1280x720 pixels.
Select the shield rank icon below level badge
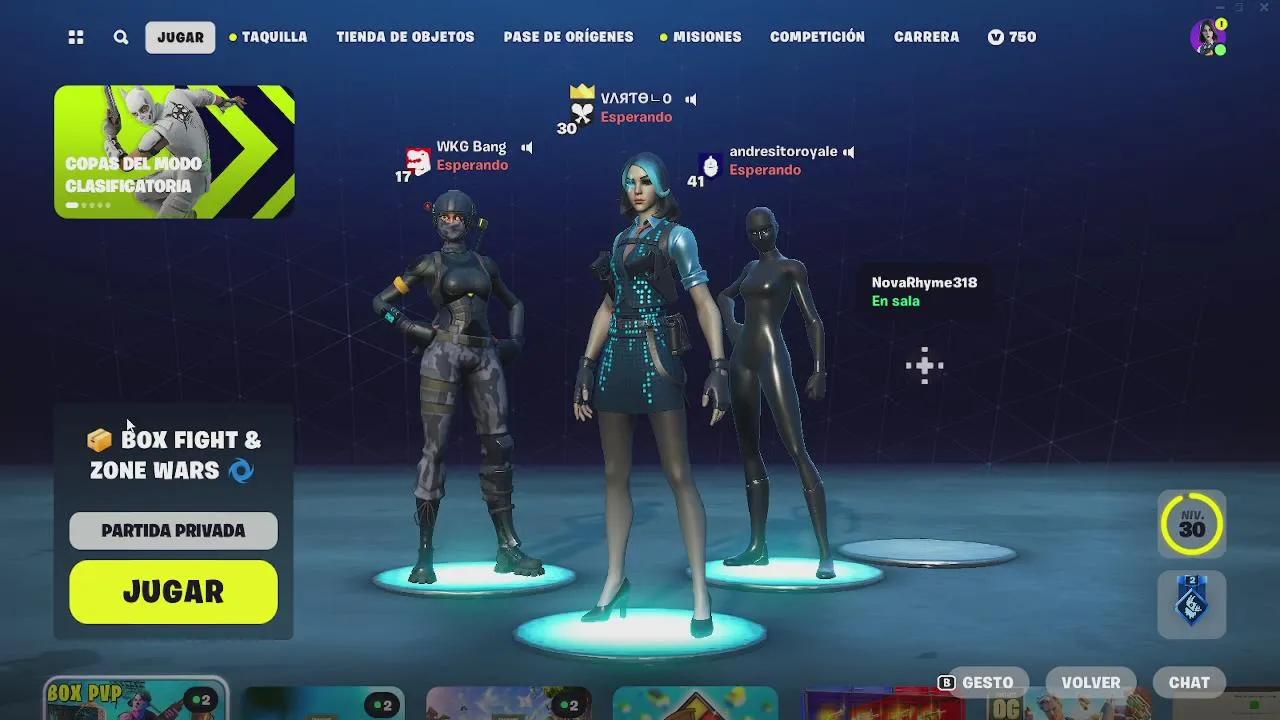(x=1191, y=604)
